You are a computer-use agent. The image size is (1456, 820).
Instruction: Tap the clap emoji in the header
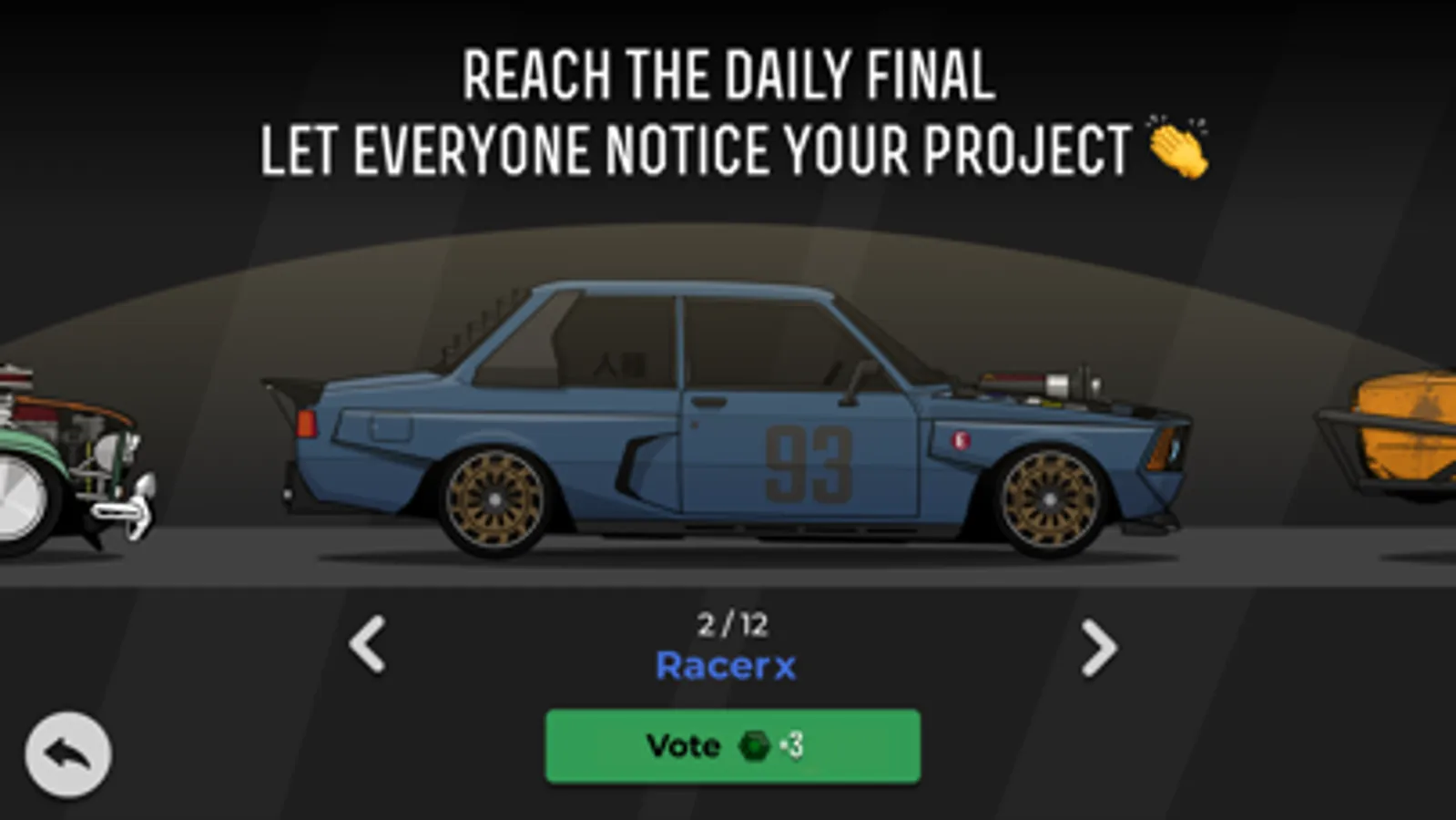tap(1178, 147)
